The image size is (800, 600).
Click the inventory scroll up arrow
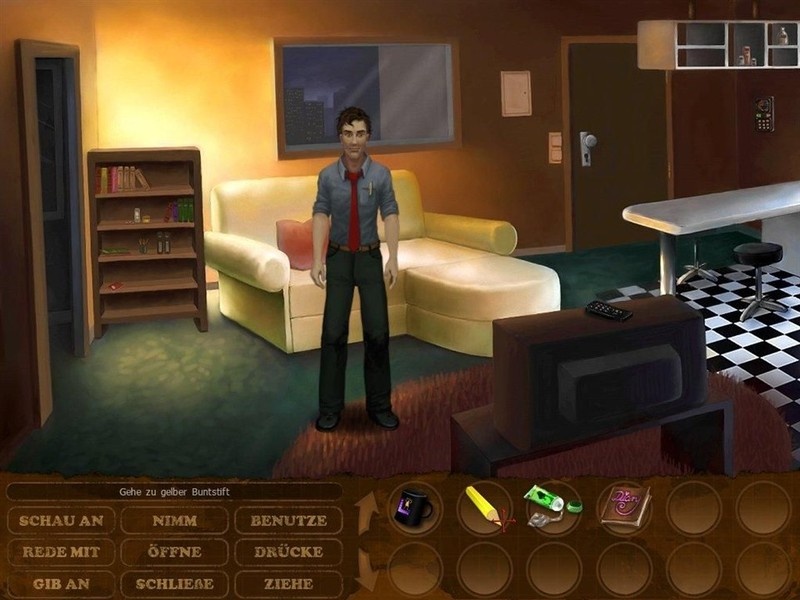coord(363,508)
